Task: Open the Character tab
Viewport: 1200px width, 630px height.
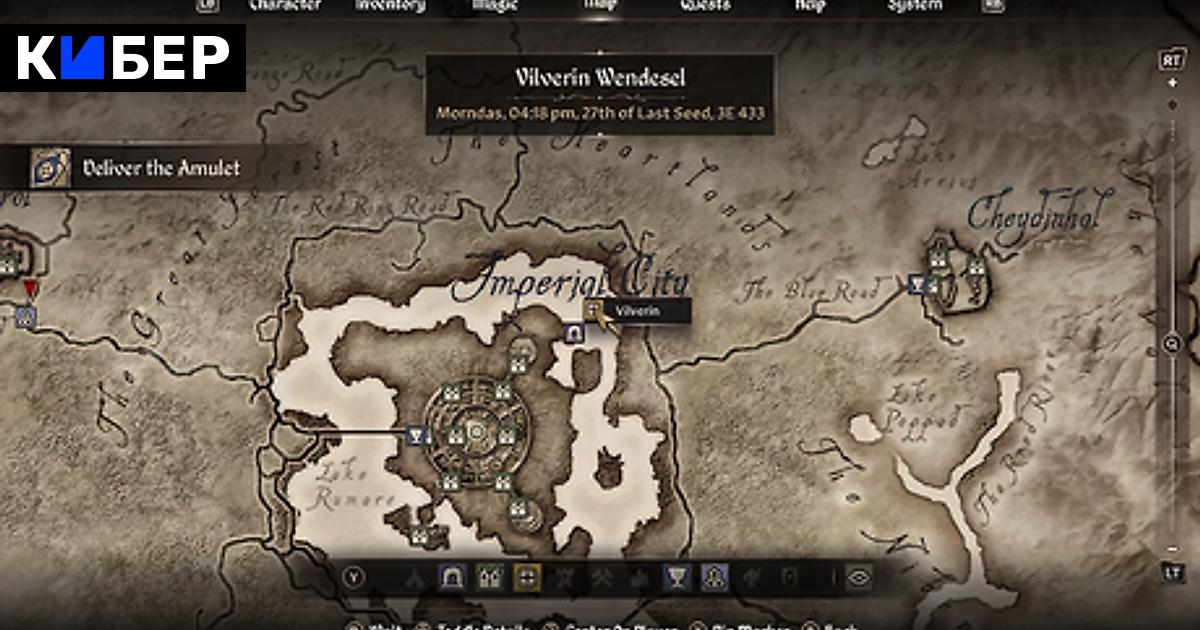Action: coord(284,5)
